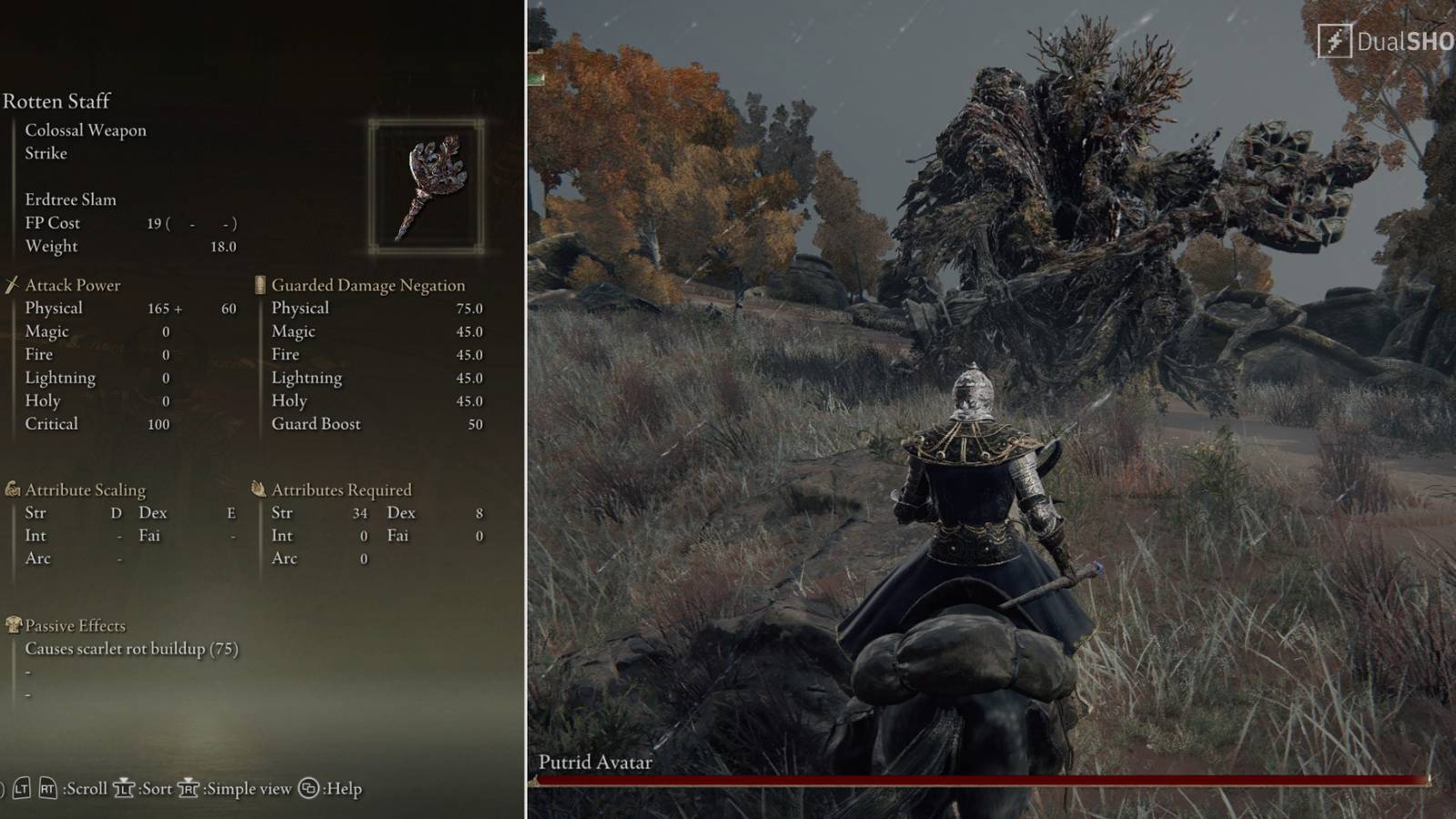Image resolution: width=1456 pixels, height=819 pixels.
Task: Click the Critical stat value 100
Action: (x=157, y=423)
